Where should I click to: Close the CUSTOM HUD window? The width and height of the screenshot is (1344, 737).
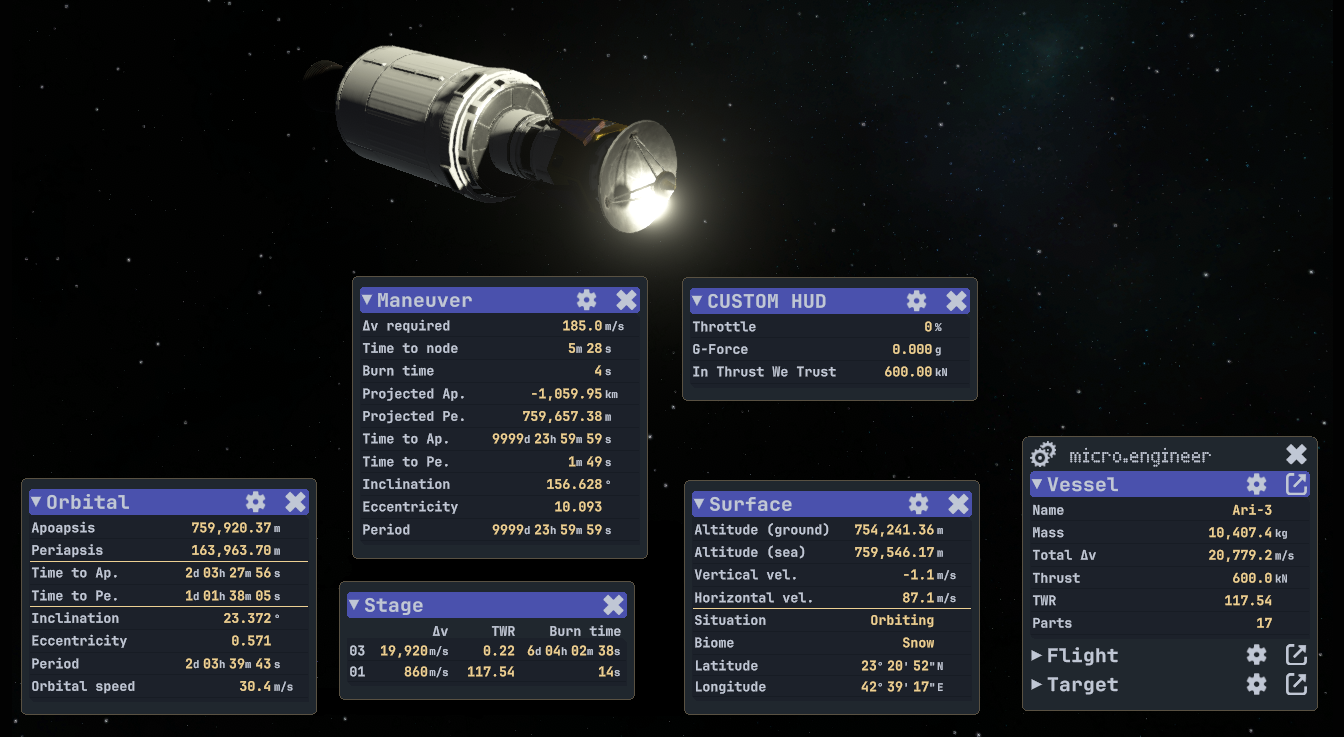956,301
